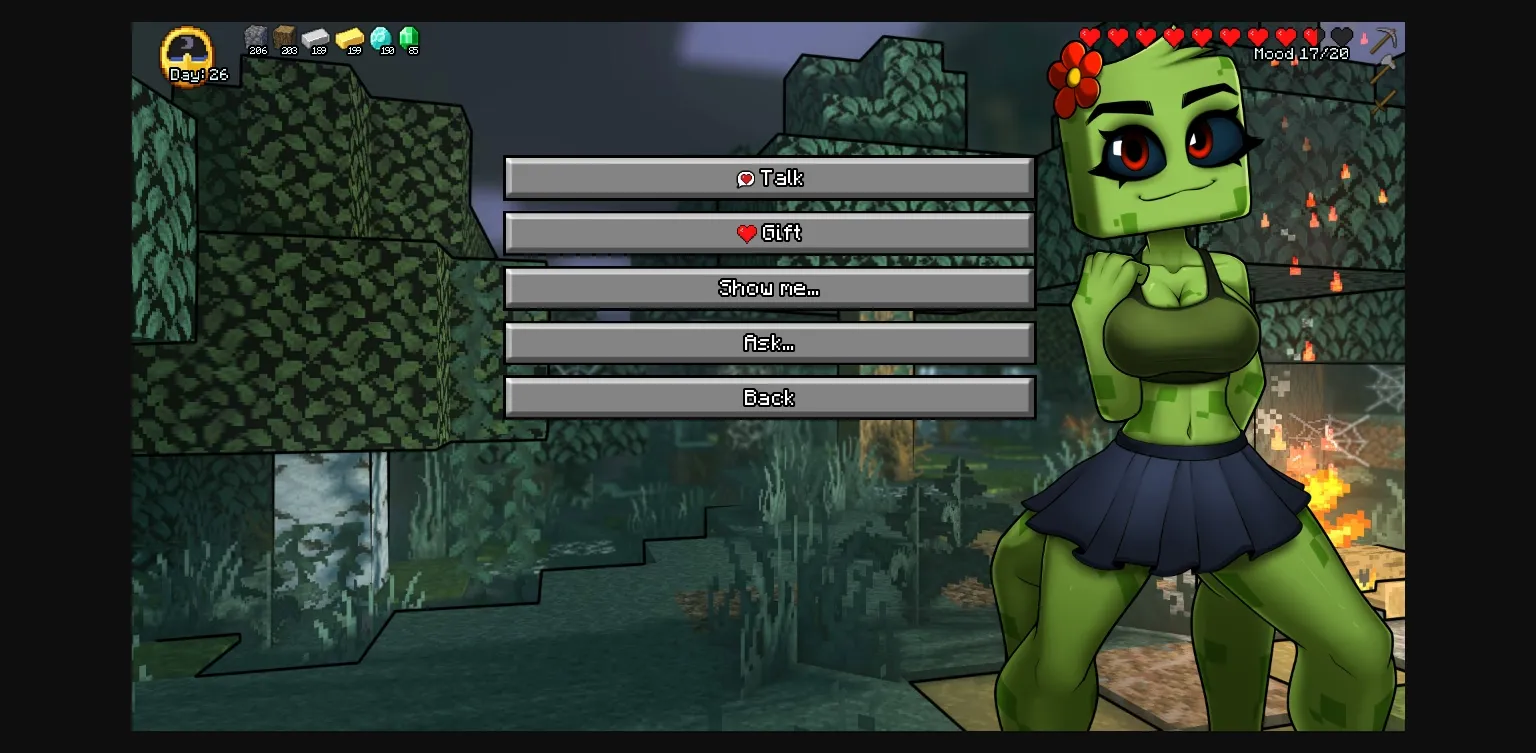The height and width of the screenshot is (753, 1536).
Task: Select Back from the dialogue menu
Action: pos(769,397)
